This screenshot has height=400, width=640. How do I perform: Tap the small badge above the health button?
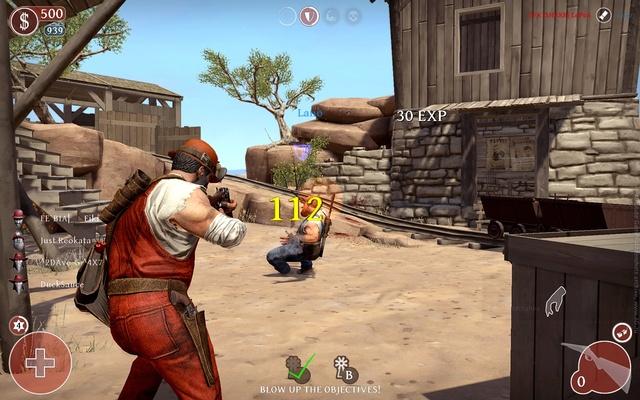[x=17, y=324]
